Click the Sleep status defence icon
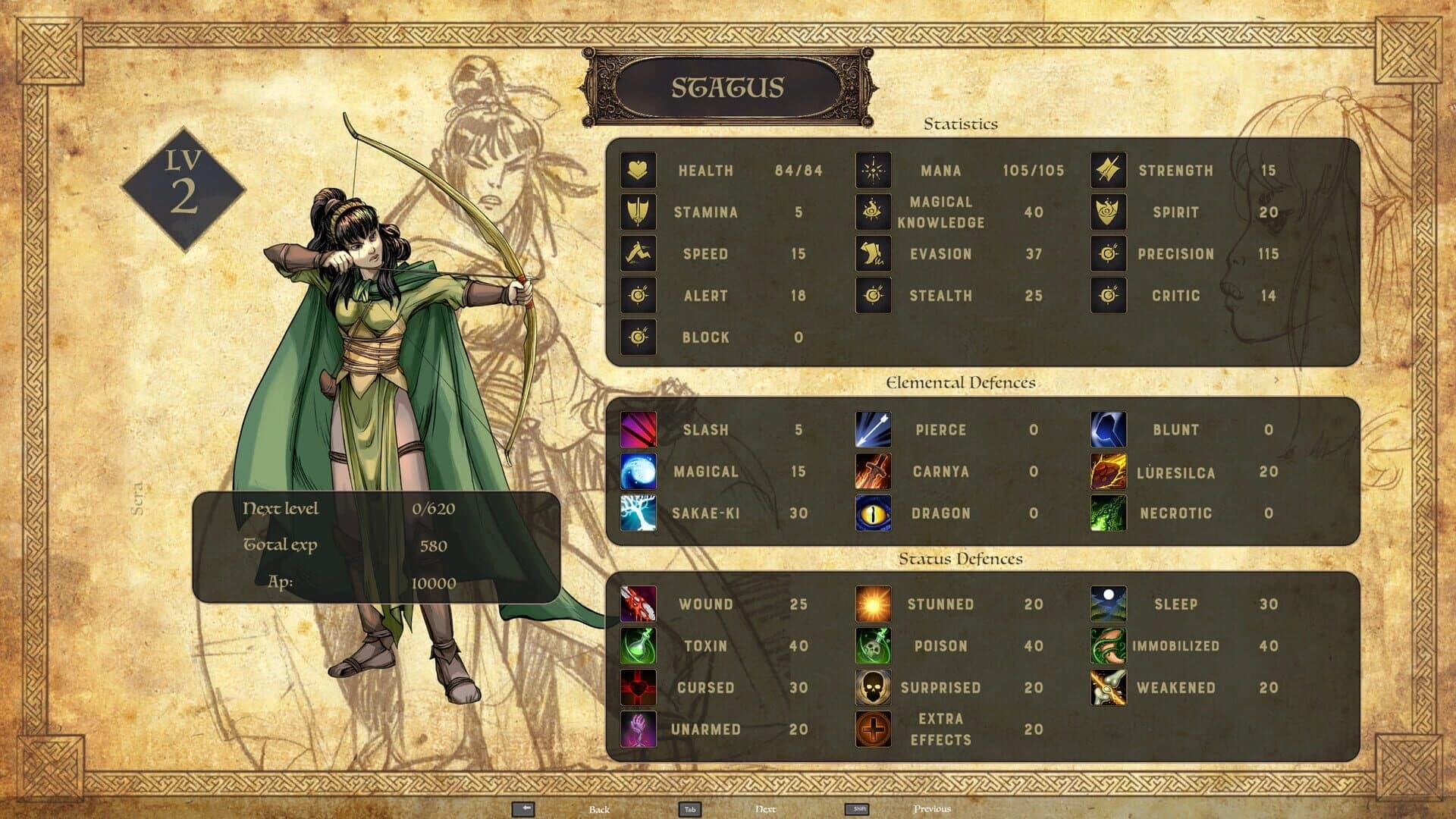The width and height of the screenshot is (1456, 819). [x=1107, y=604]
